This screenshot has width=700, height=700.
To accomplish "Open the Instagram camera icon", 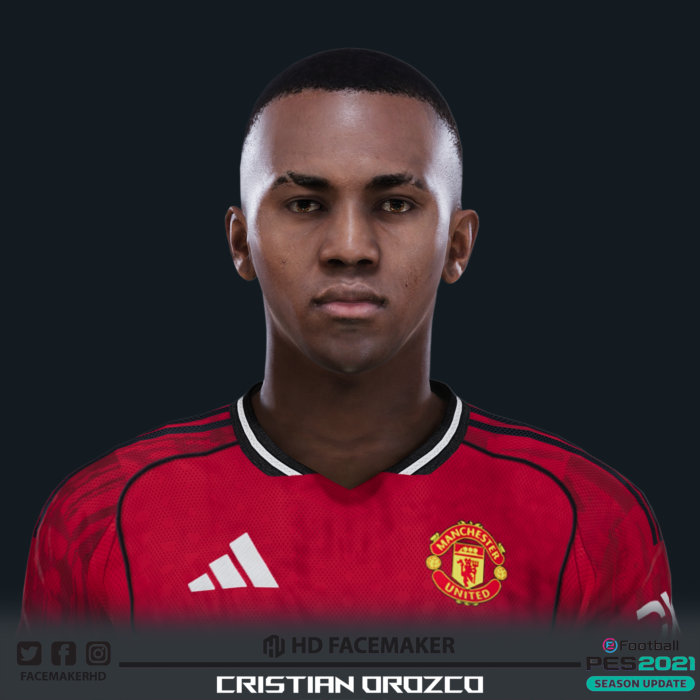I will [98, 653].
